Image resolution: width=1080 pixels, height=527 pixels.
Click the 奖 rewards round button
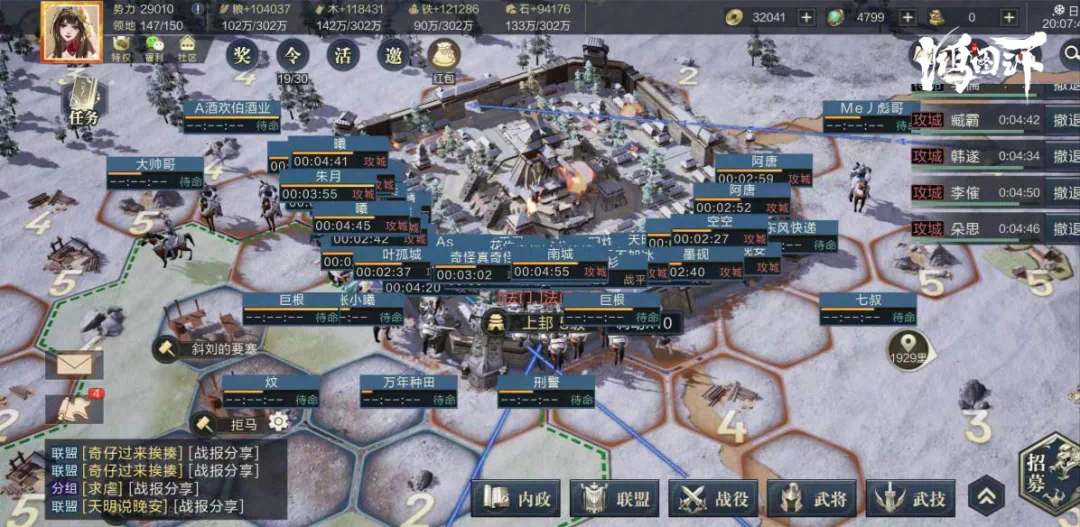(243, 55)
